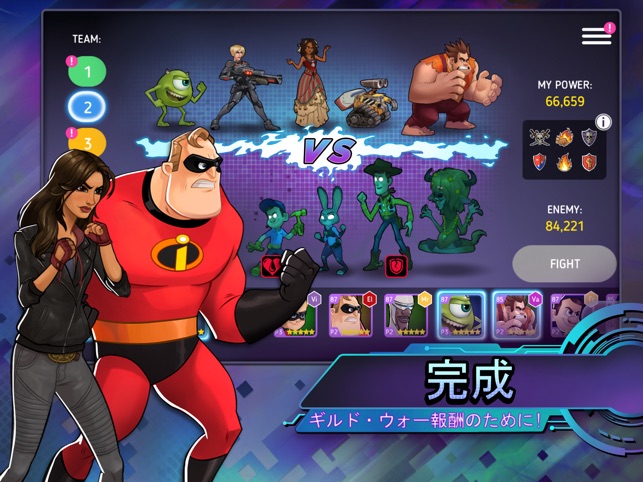Pick the white-haired Frozone hero card
643x482 pixels.
point(407,315)
